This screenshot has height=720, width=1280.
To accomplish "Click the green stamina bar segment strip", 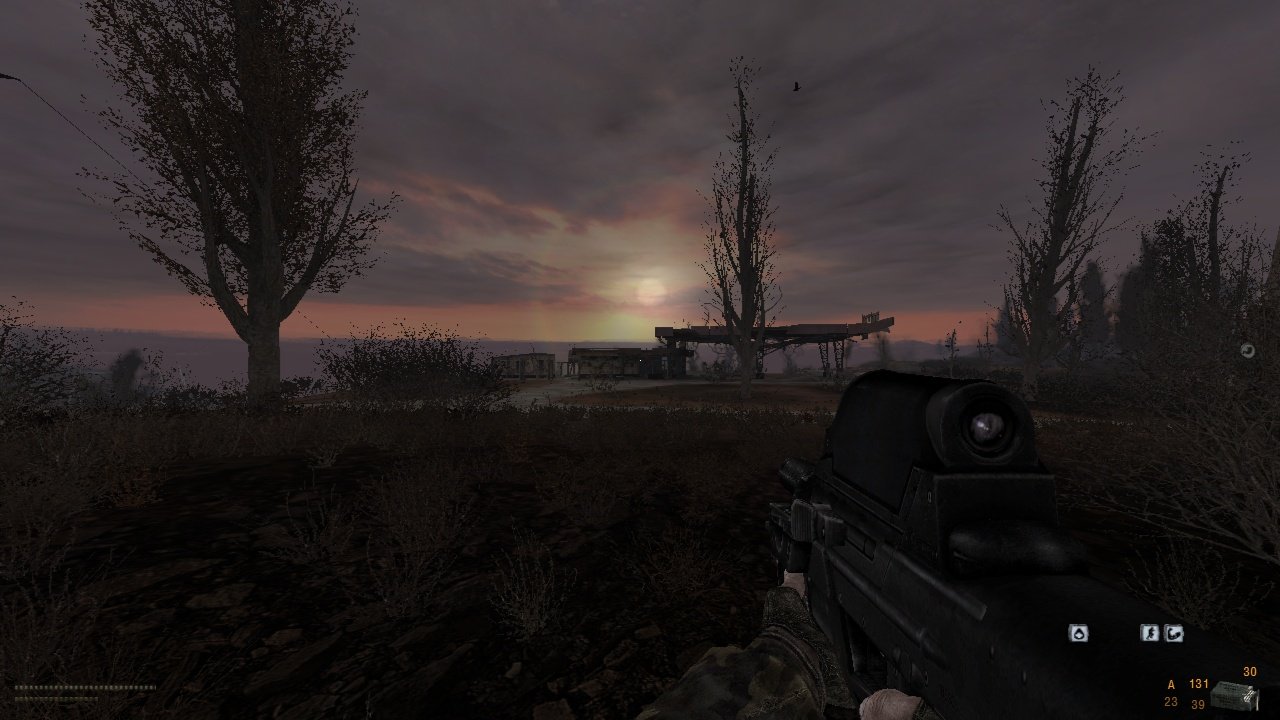I will 55,699.
